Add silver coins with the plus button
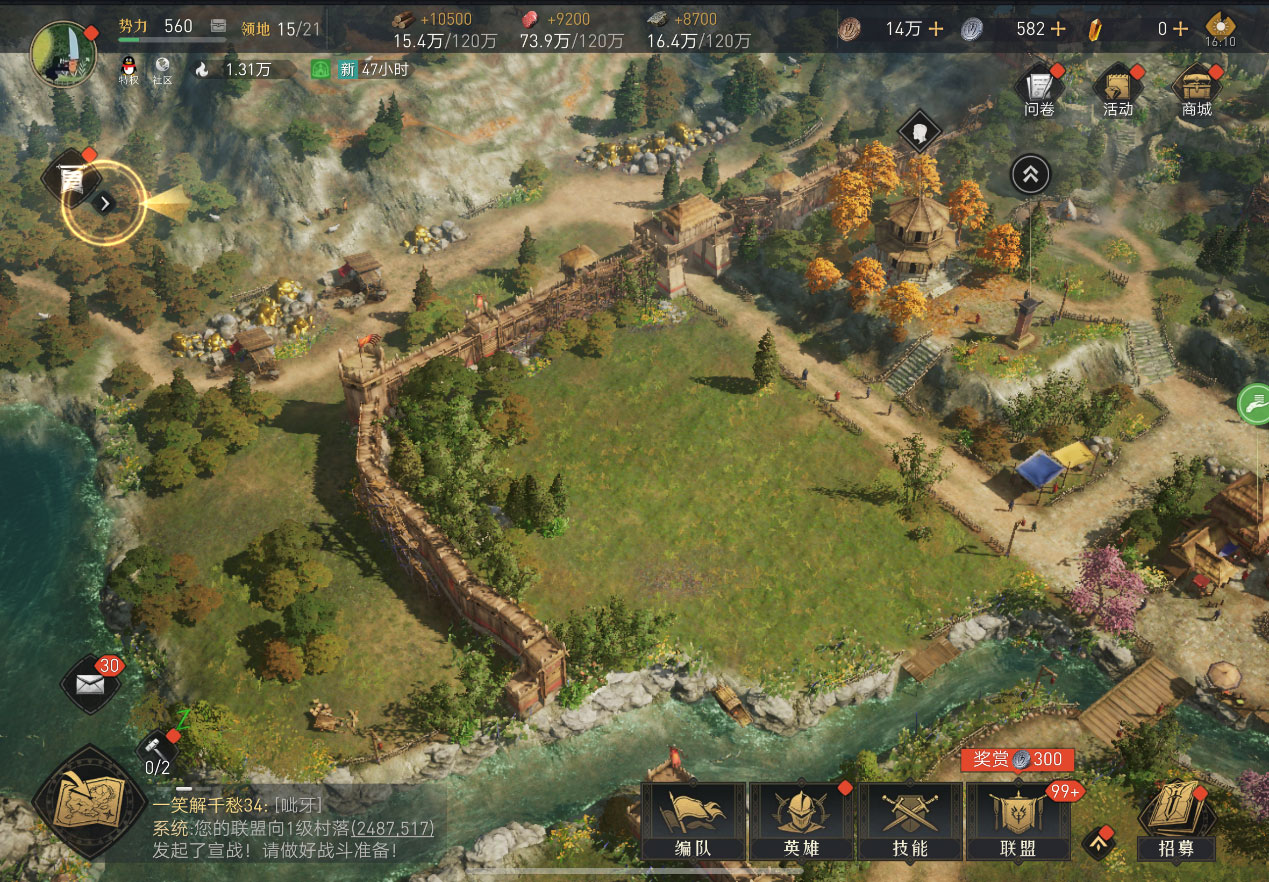 click(1057, 29)
